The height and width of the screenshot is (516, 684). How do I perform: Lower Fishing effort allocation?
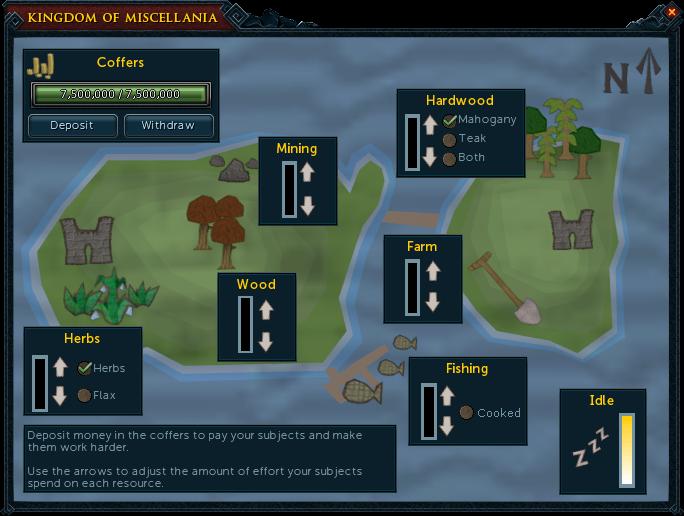(x=447, y=425)
